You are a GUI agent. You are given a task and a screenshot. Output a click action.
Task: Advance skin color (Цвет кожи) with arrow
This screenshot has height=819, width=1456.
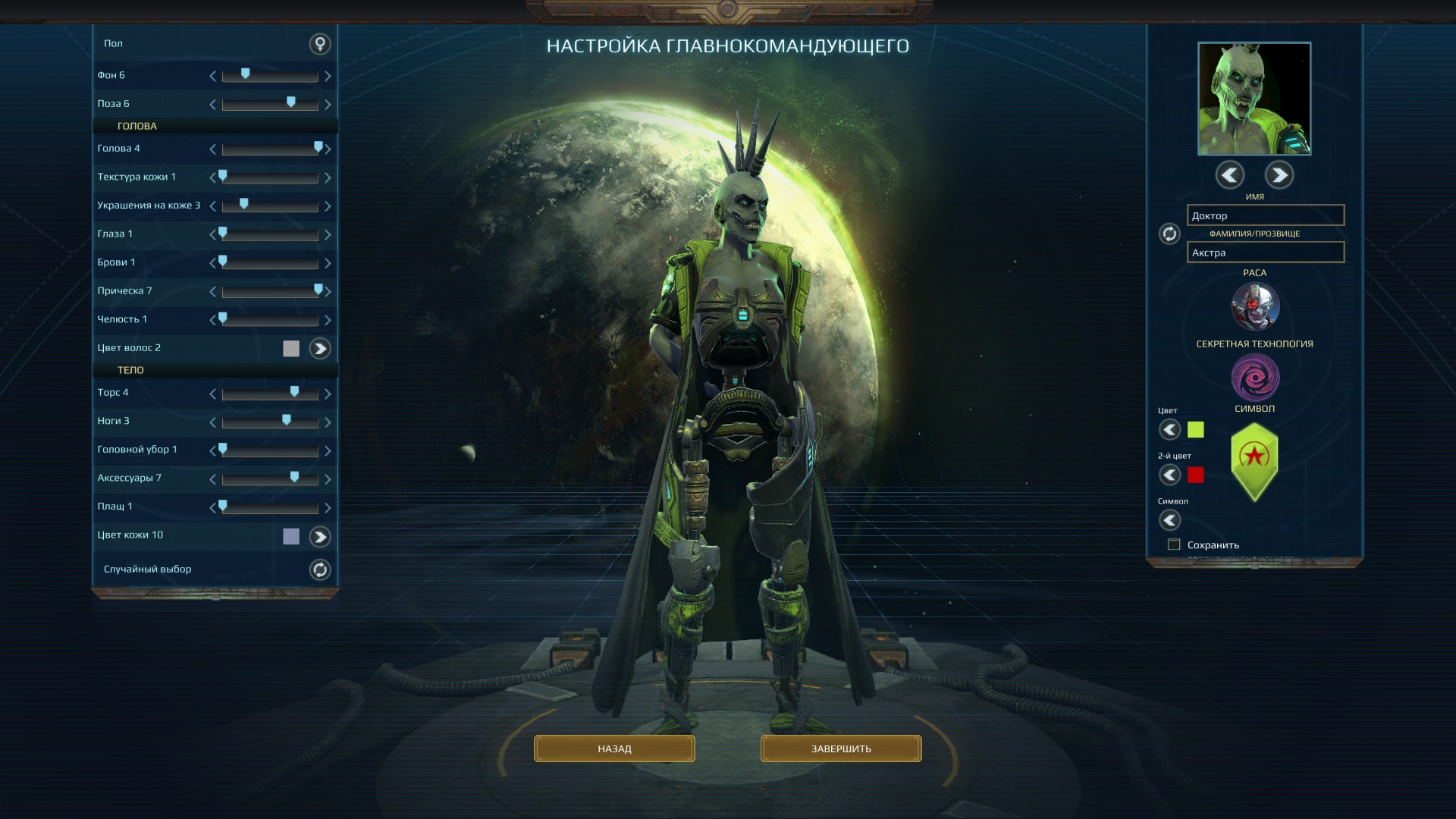[320, 537]
